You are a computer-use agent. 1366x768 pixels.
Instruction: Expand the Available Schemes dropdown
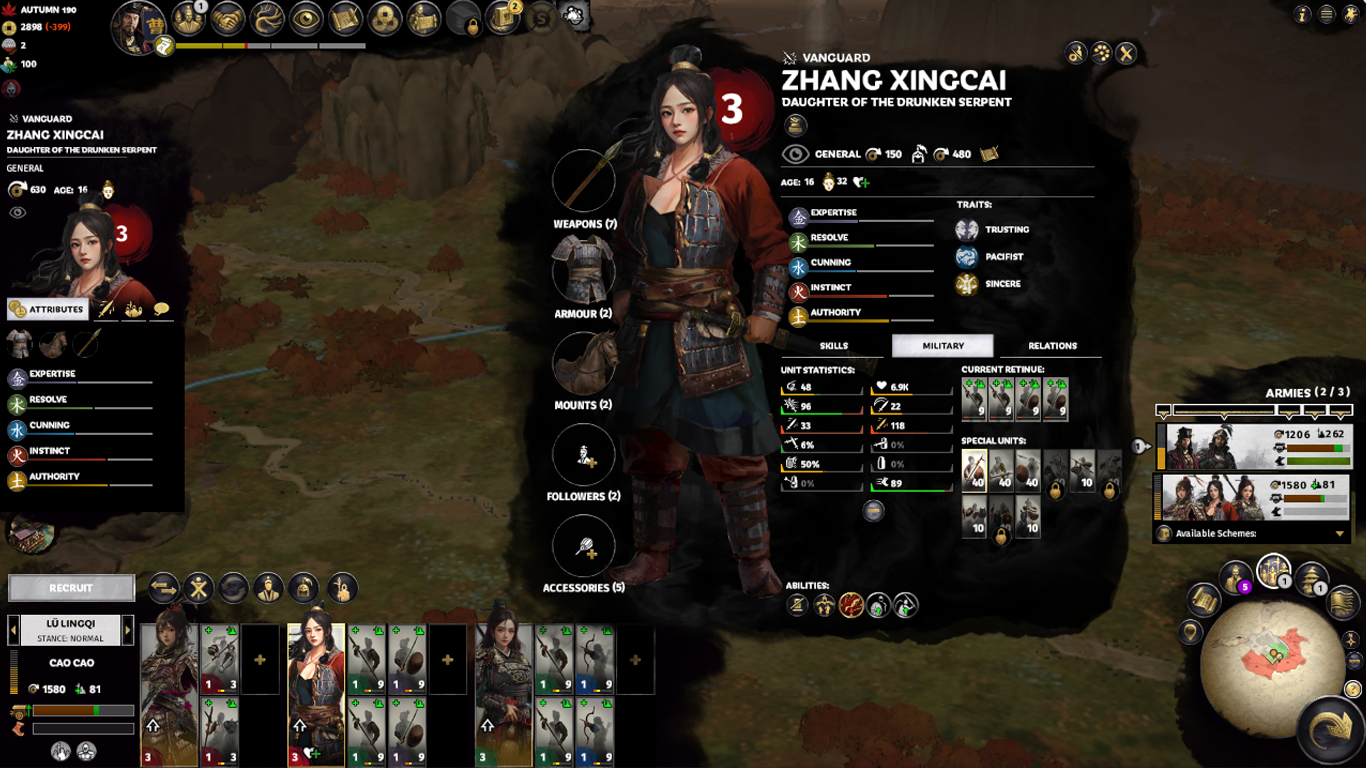1339,534
